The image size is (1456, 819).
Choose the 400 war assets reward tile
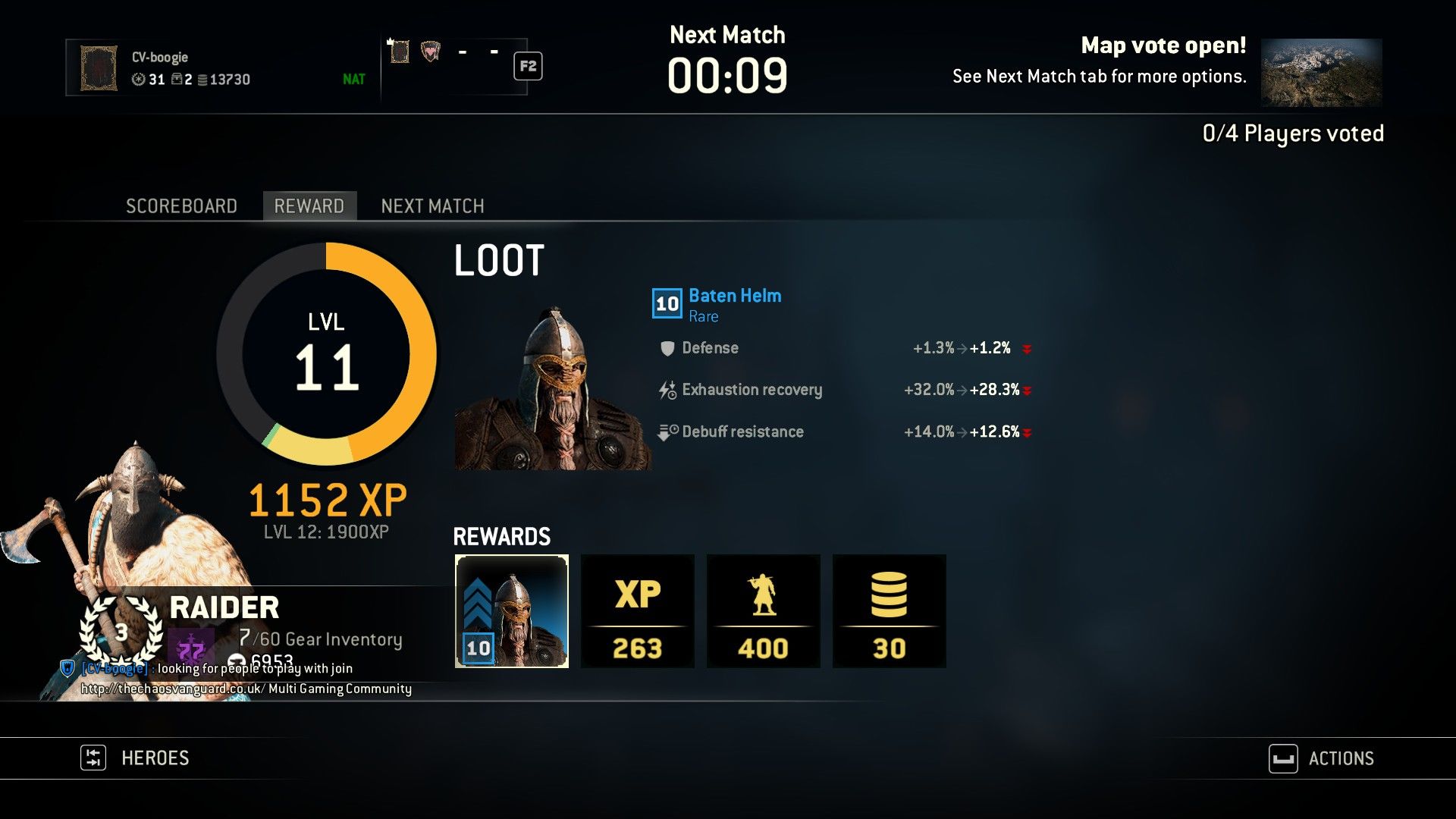(764, 611)
